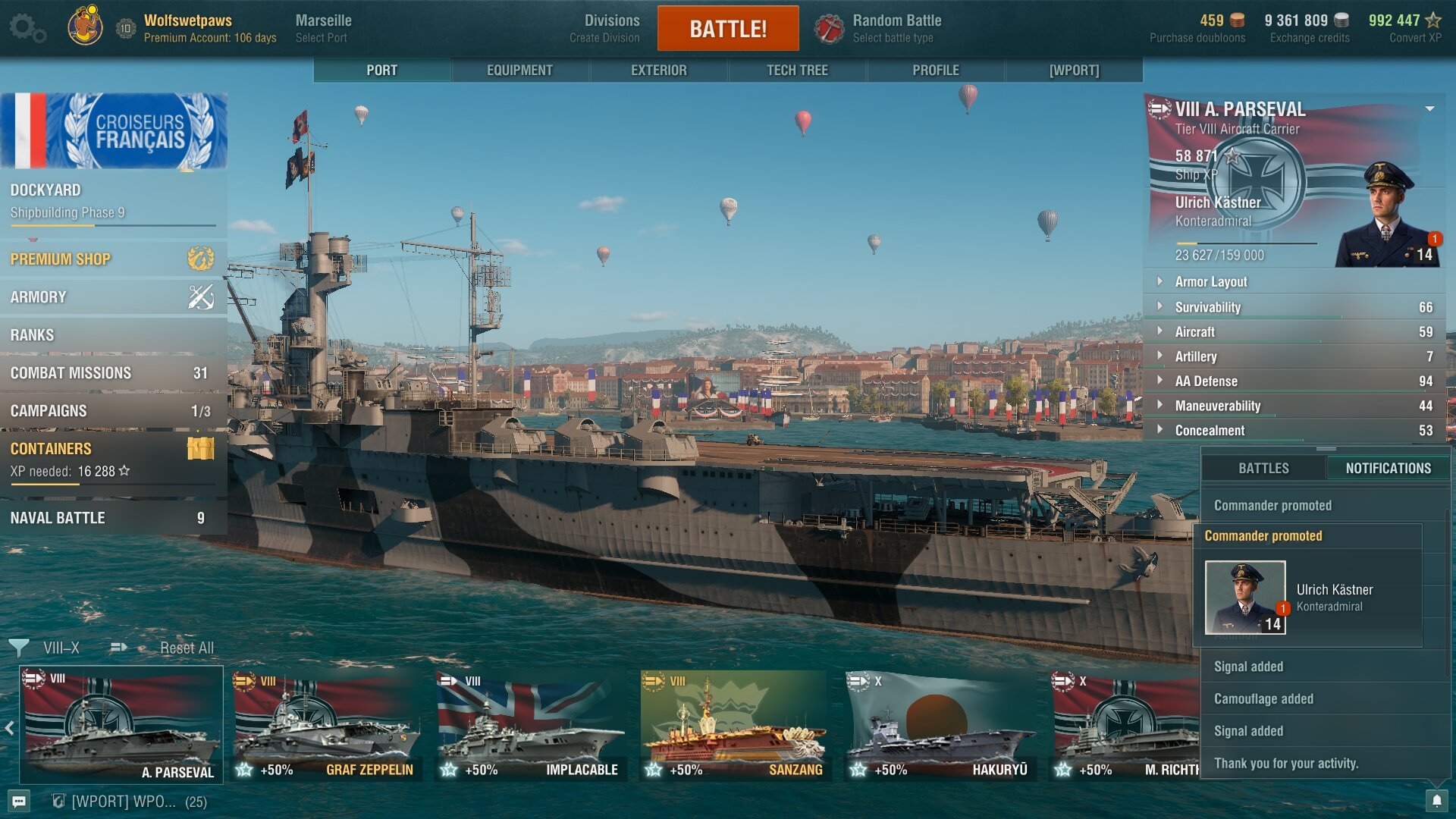
Task: Go to the Exterior tab
Action: [x=658, y=70]
